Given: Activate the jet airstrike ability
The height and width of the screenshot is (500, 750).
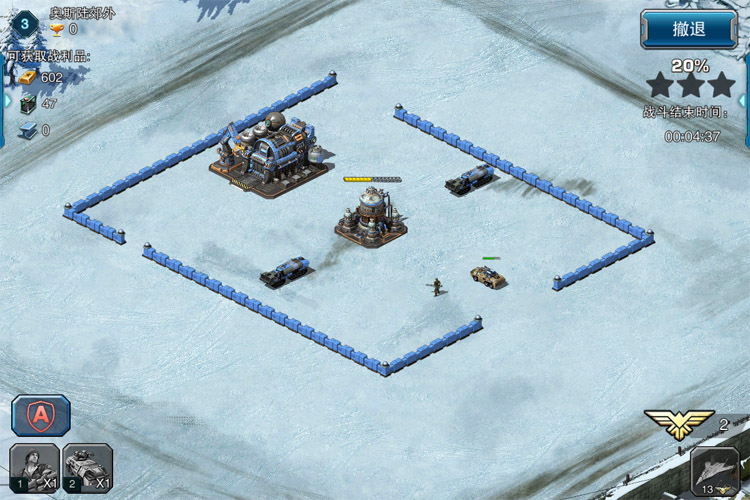Looking at the screenshot, I should pyautogui.click(x=716, y=472).
